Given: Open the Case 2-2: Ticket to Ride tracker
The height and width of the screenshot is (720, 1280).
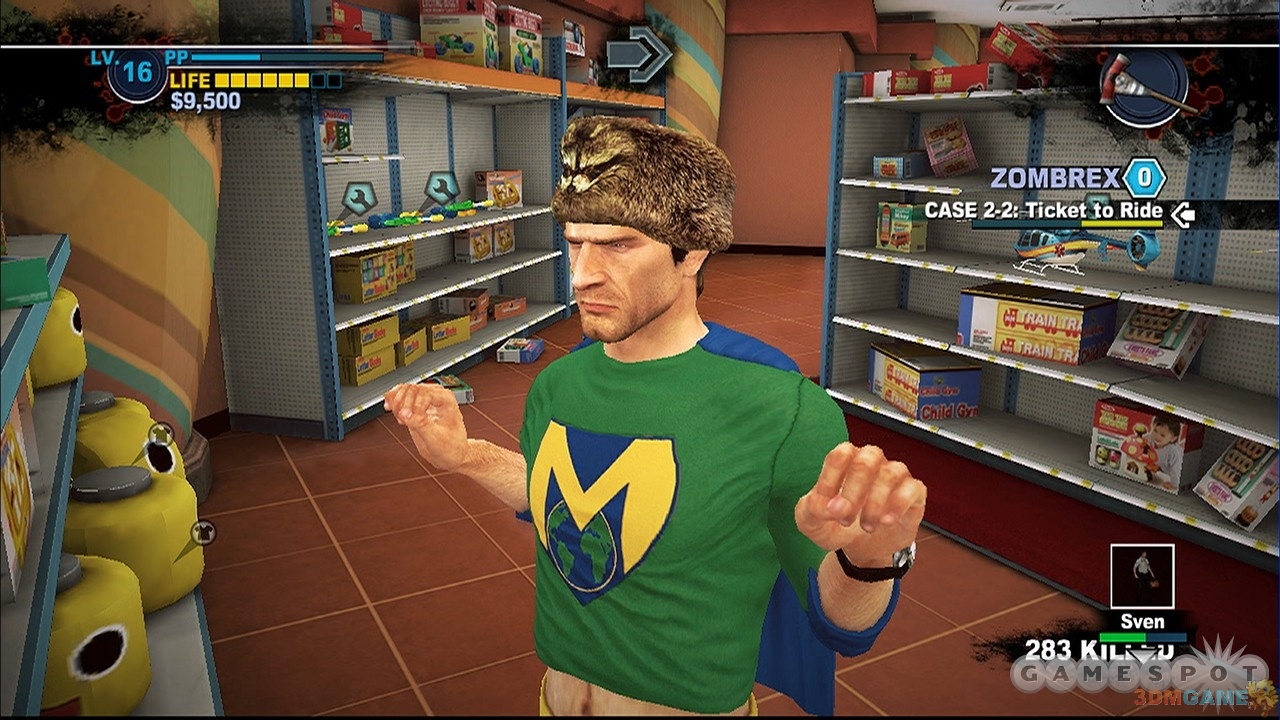Looking at the screenshot, I should 1043,211.
